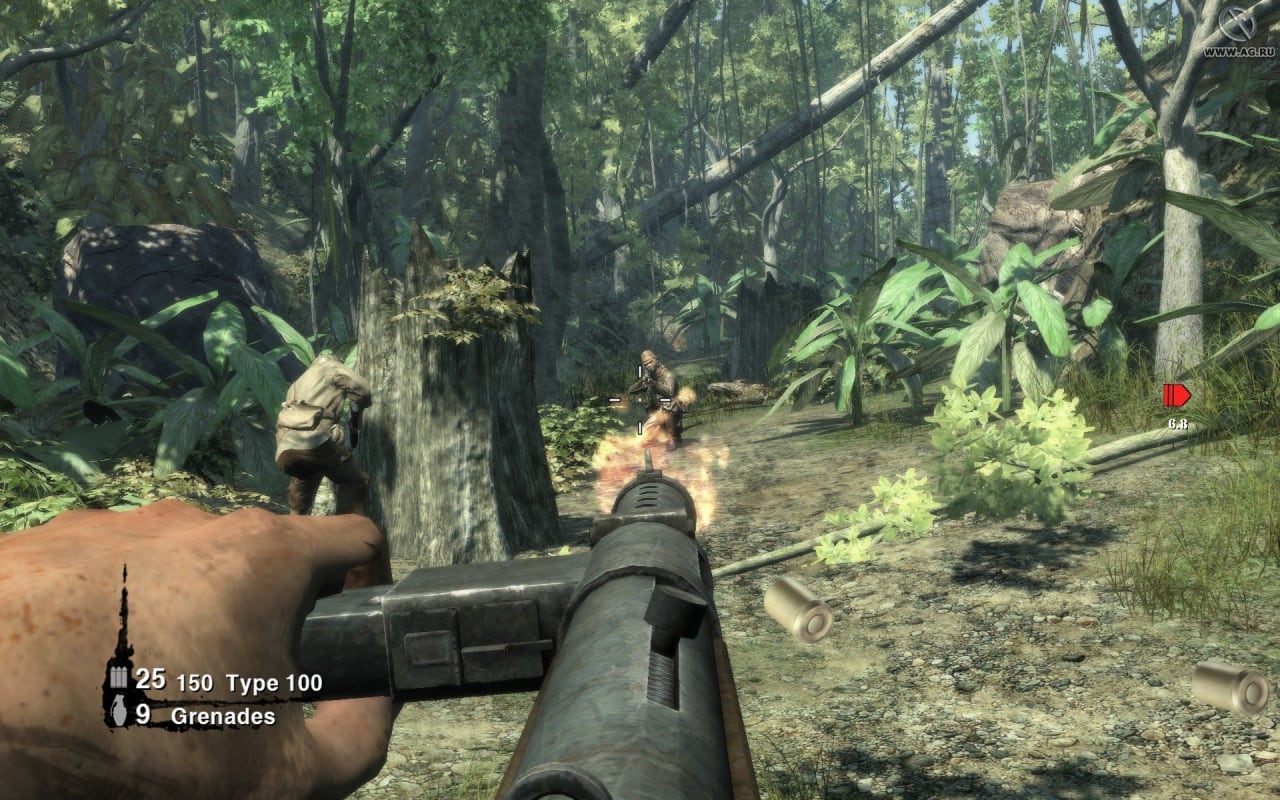This screenshot has height=800, width=1280.
Task: Click the Type 100 weapon label
Action: click(x=273, y=683)
